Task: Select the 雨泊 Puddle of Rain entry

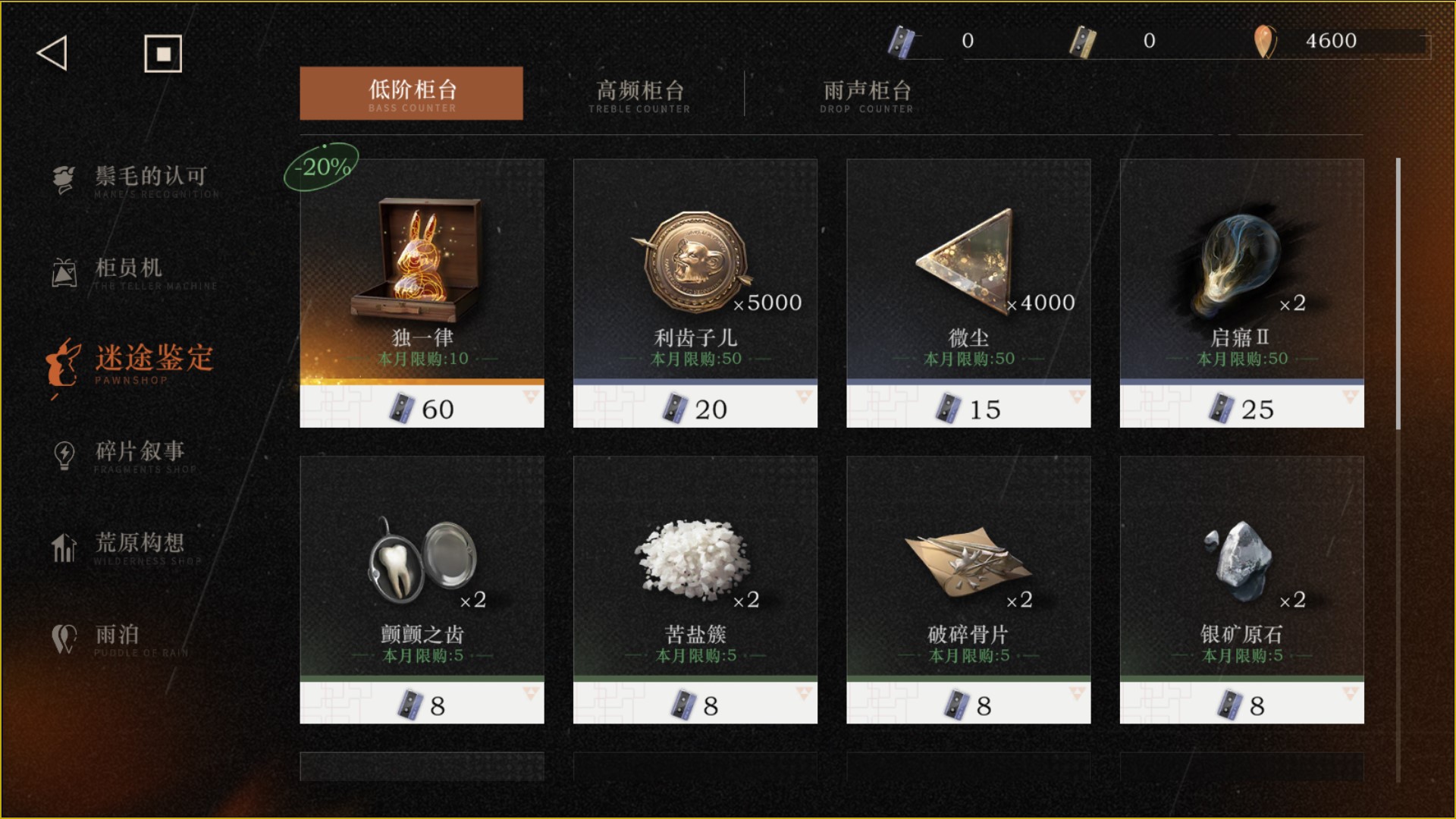Action: (x=117, y=637)
